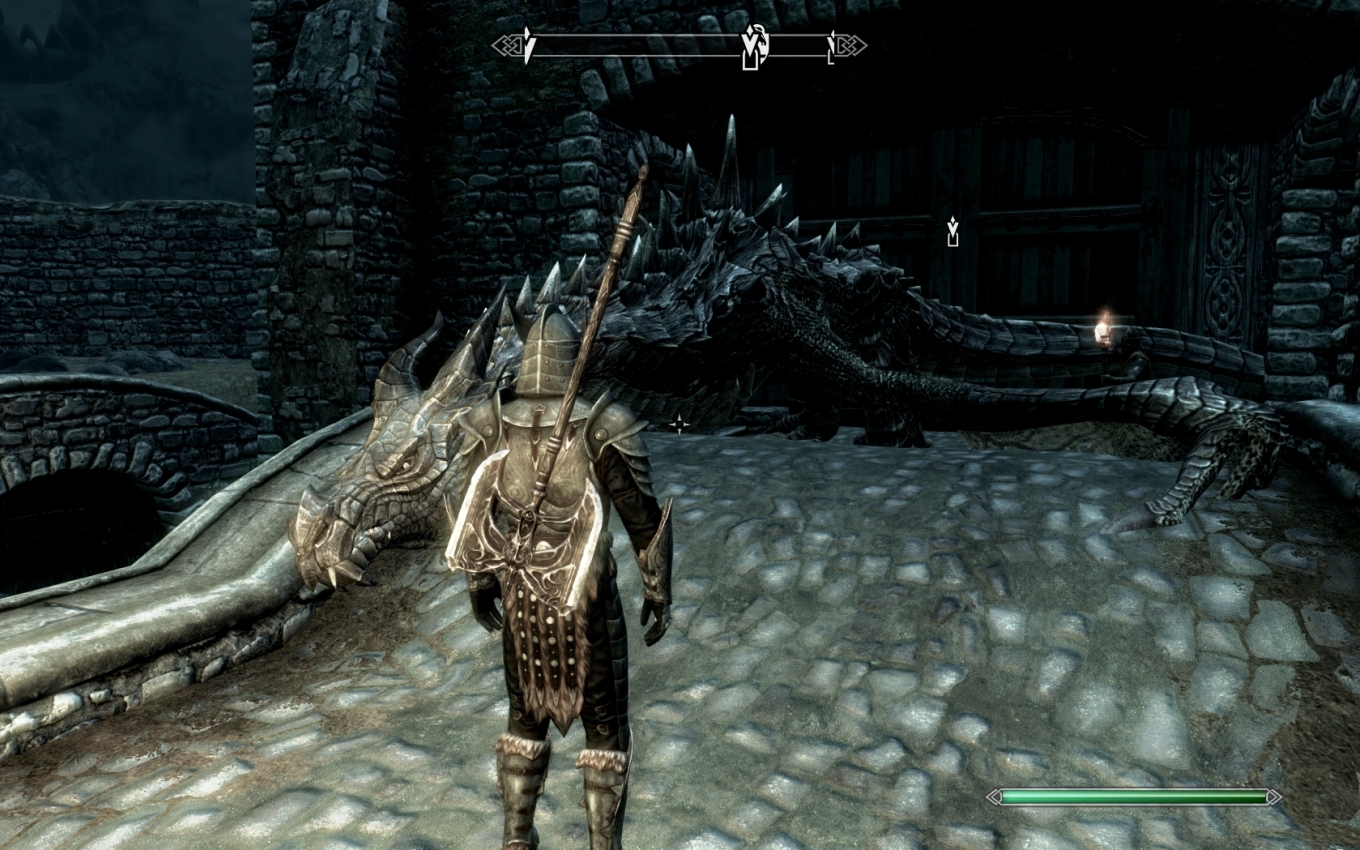Select the quest arrow at the compass's left end
Image resolution: width=1360 pixels, height=850 pixels.
[x=529, y=47]
